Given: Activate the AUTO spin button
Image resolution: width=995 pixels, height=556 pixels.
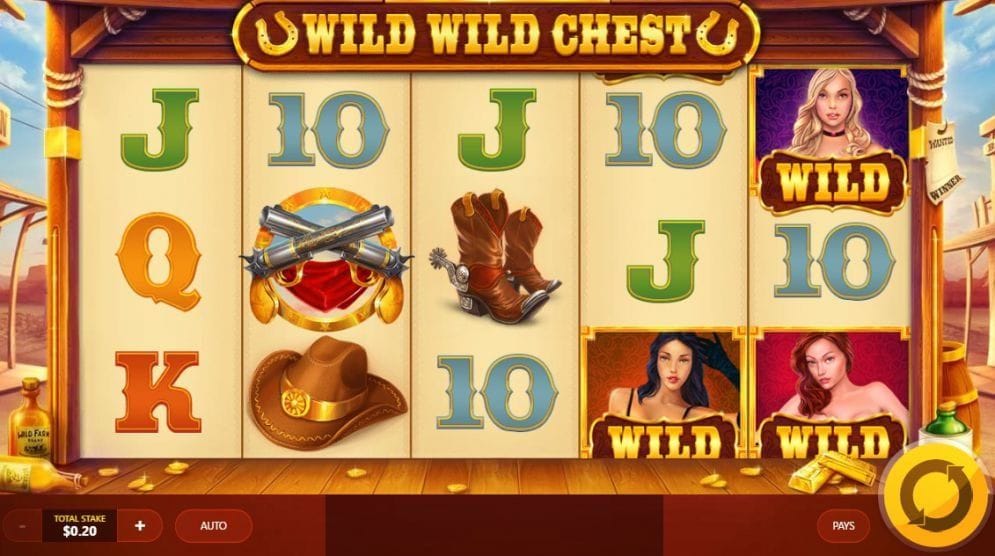Looking at the screenshot, I should (213, 525).
